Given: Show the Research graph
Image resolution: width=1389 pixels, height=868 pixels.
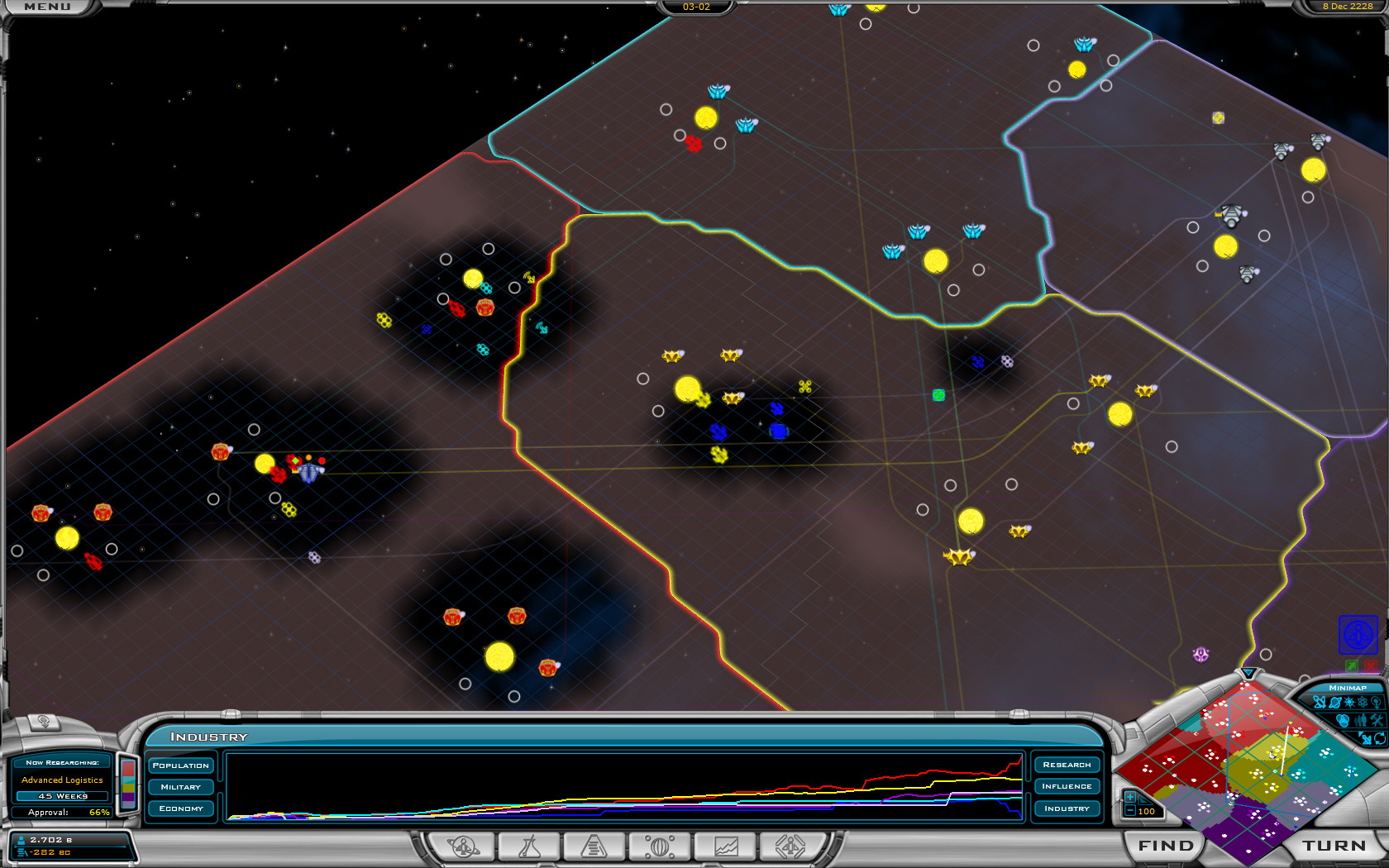Looking at the screenshot, I should [x=1067, y=765].
